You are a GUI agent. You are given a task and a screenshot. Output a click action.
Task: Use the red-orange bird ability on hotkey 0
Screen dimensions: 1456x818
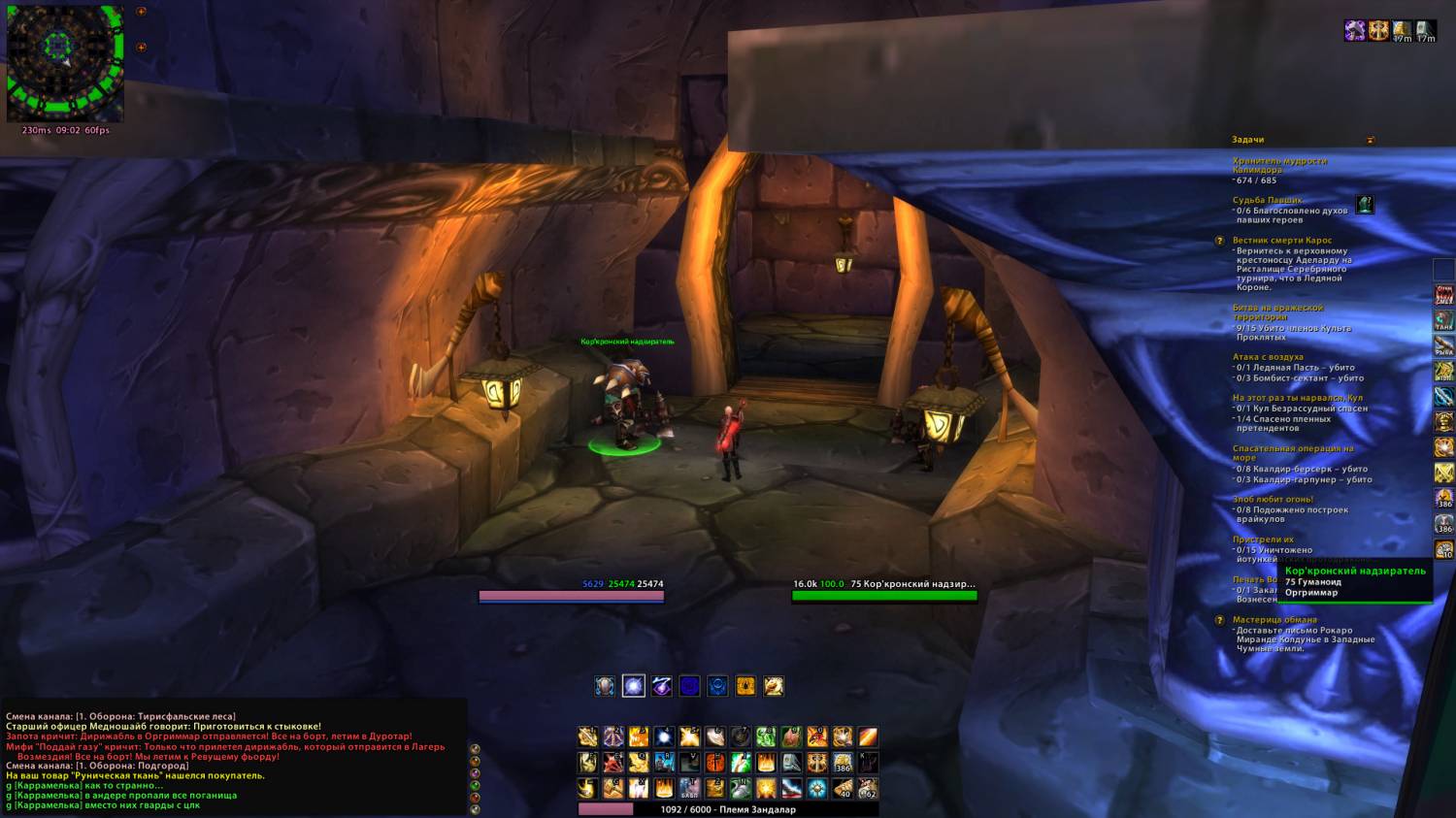coord(817,737)
